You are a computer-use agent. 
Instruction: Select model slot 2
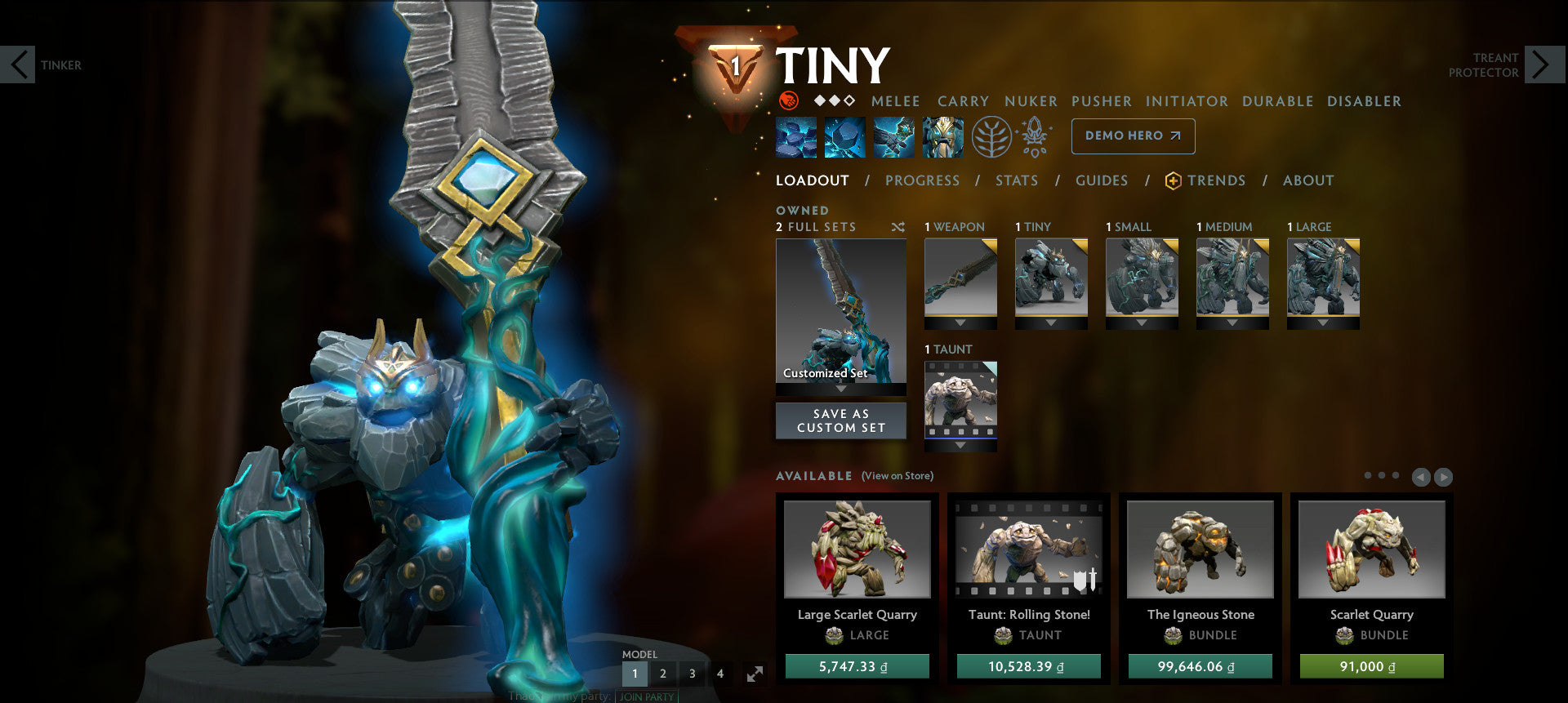pyautogui.click(x=663, y=674)
